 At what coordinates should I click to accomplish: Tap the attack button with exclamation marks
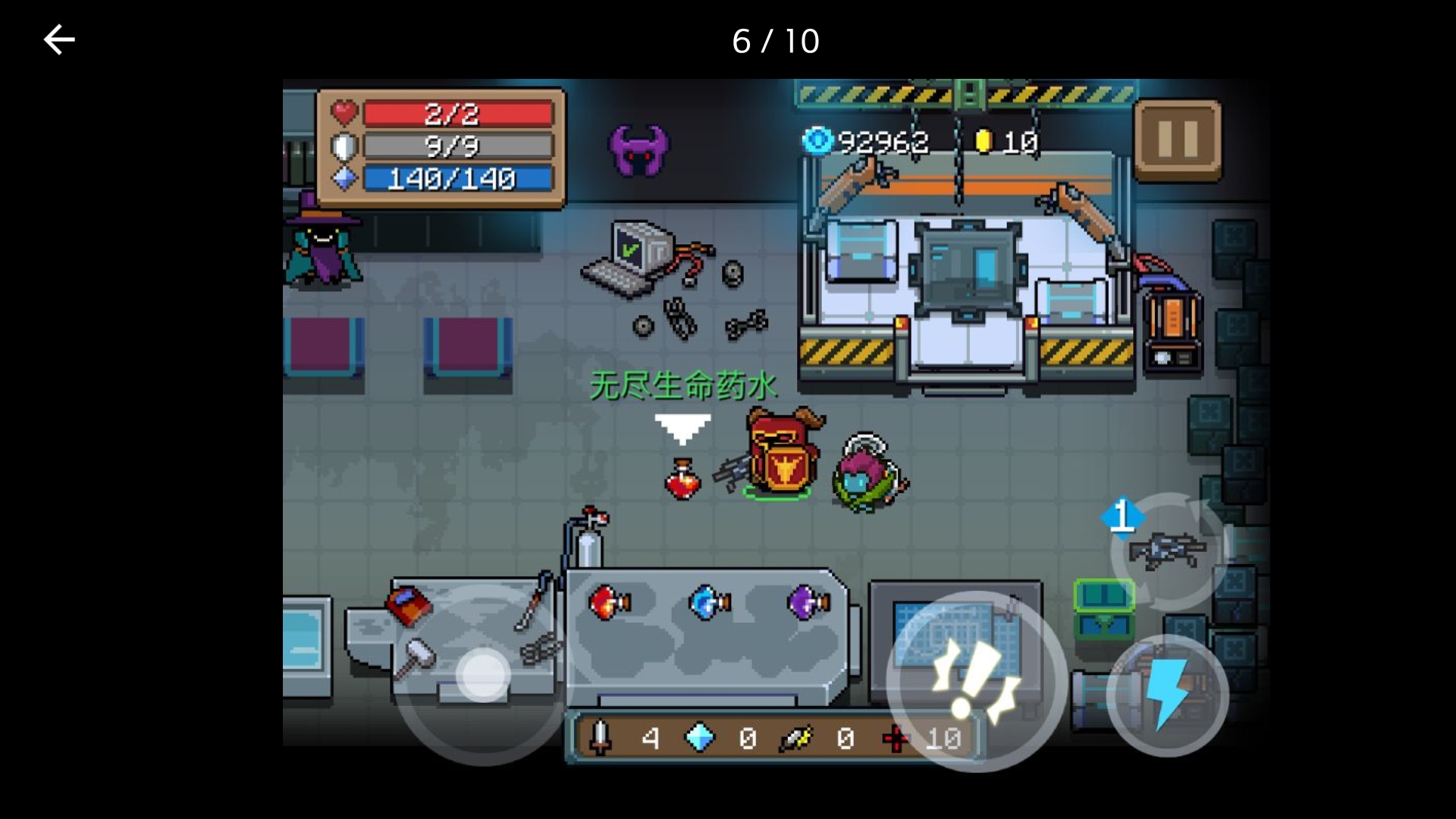[976, 680]
